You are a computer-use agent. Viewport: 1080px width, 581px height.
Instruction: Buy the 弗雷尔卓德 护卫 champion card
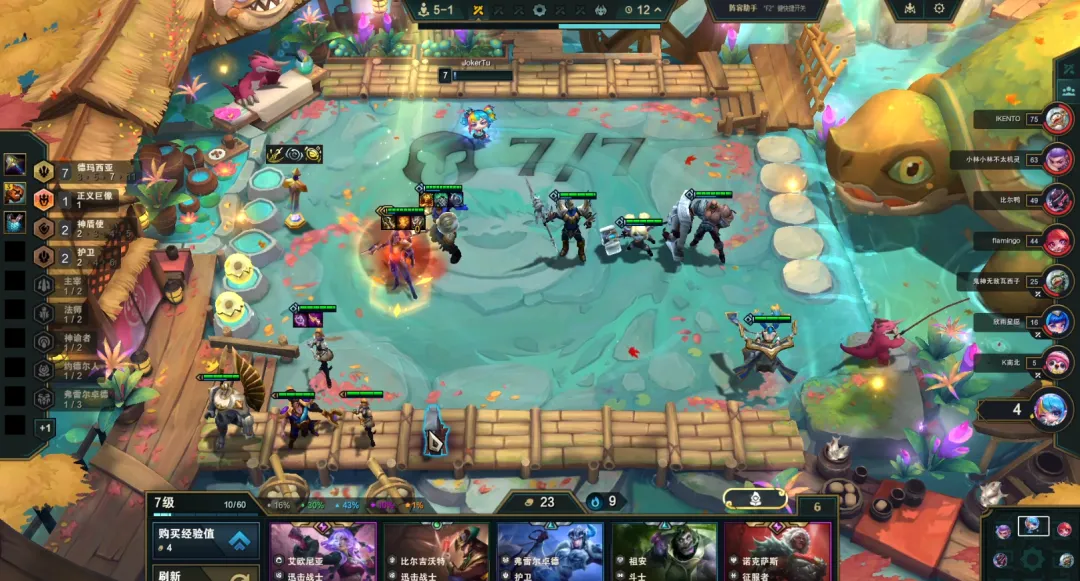click(550, 551)
